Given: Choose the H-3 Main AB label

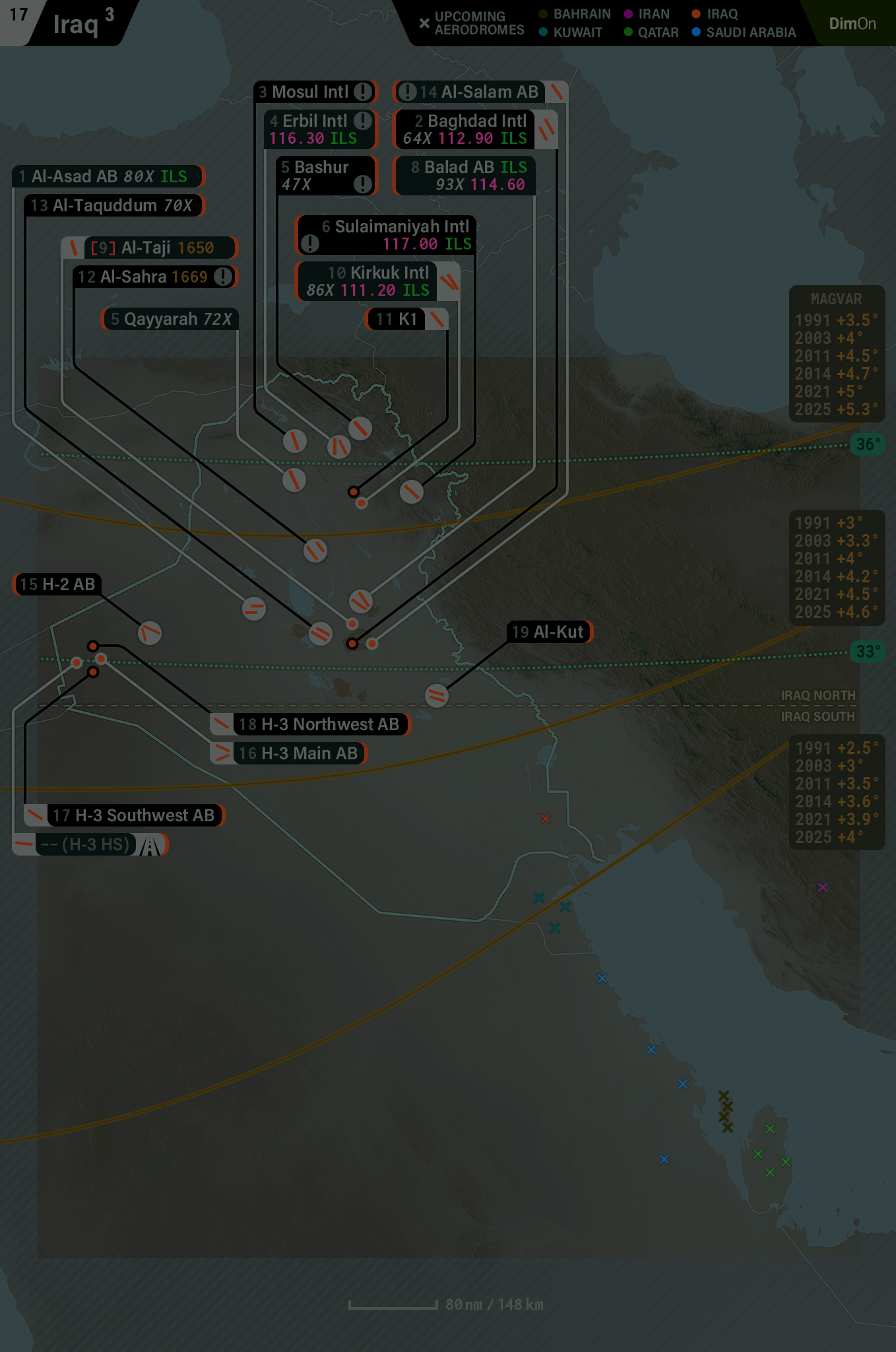Looking at the screenshot, I should tap(297, 753).
